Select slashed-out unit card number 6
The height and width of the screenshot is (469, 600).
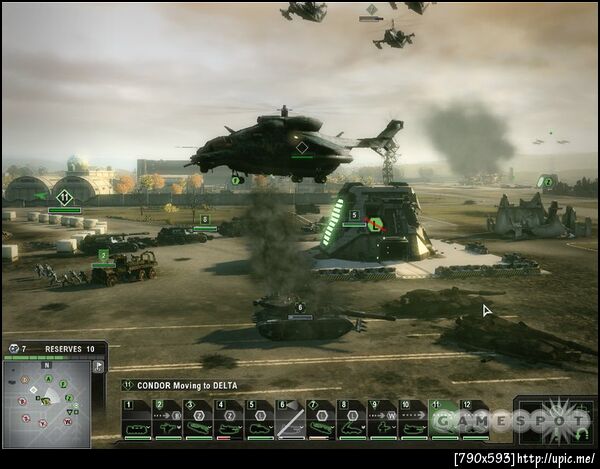point(291,420)
